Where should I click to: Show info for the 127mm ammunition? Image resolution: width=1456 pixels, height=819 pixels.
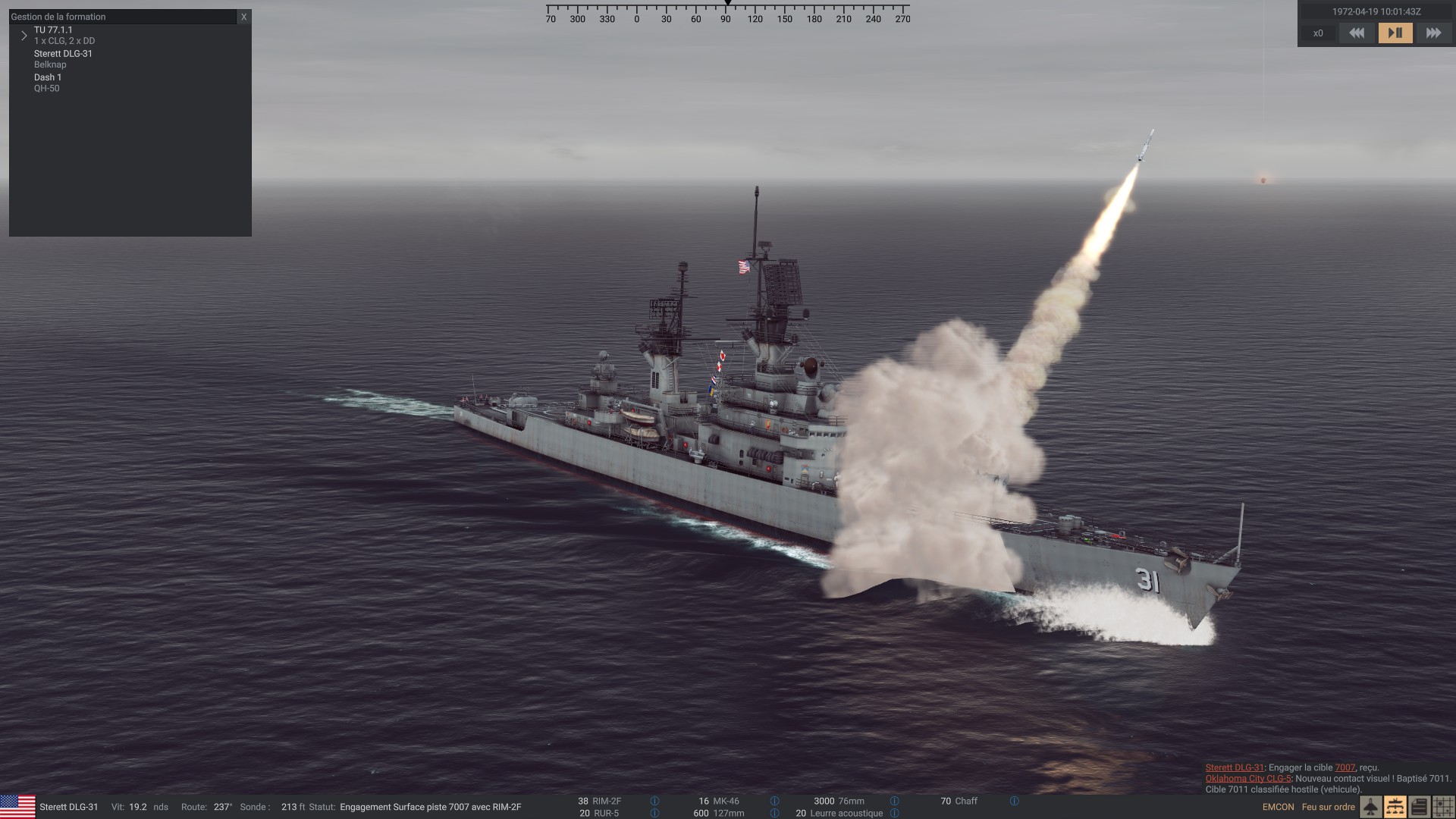click(x=774, y=813)
